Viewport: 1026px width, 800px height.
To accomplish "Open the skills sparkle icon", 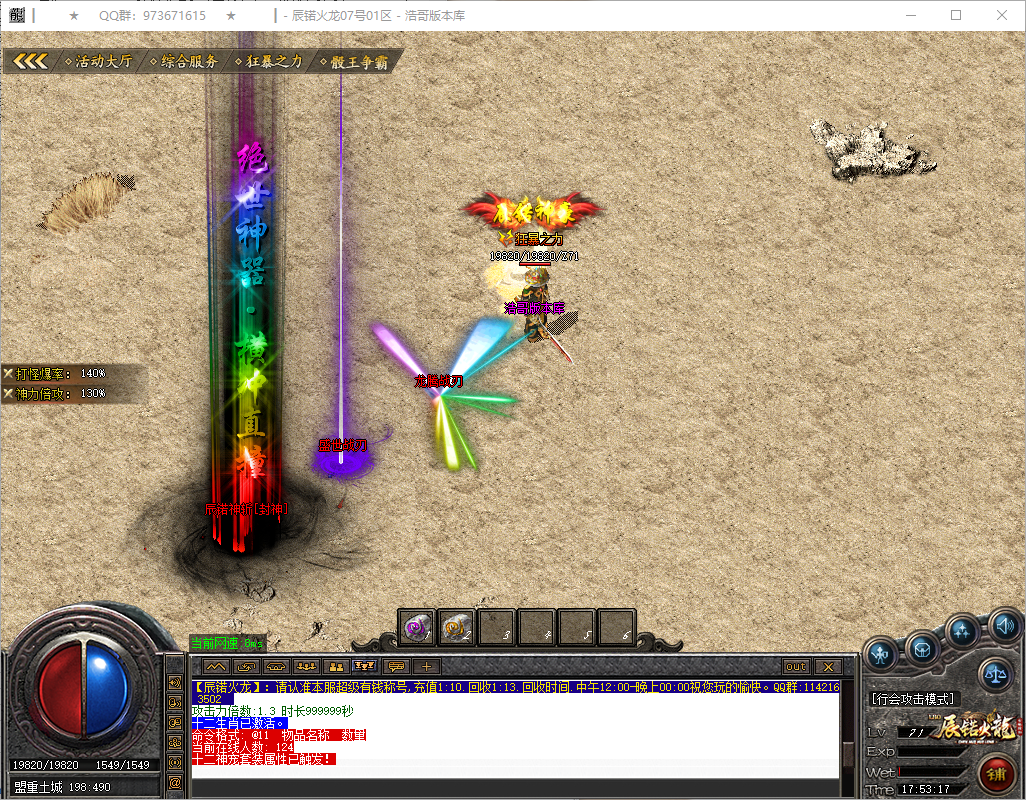I will (963, 631).
